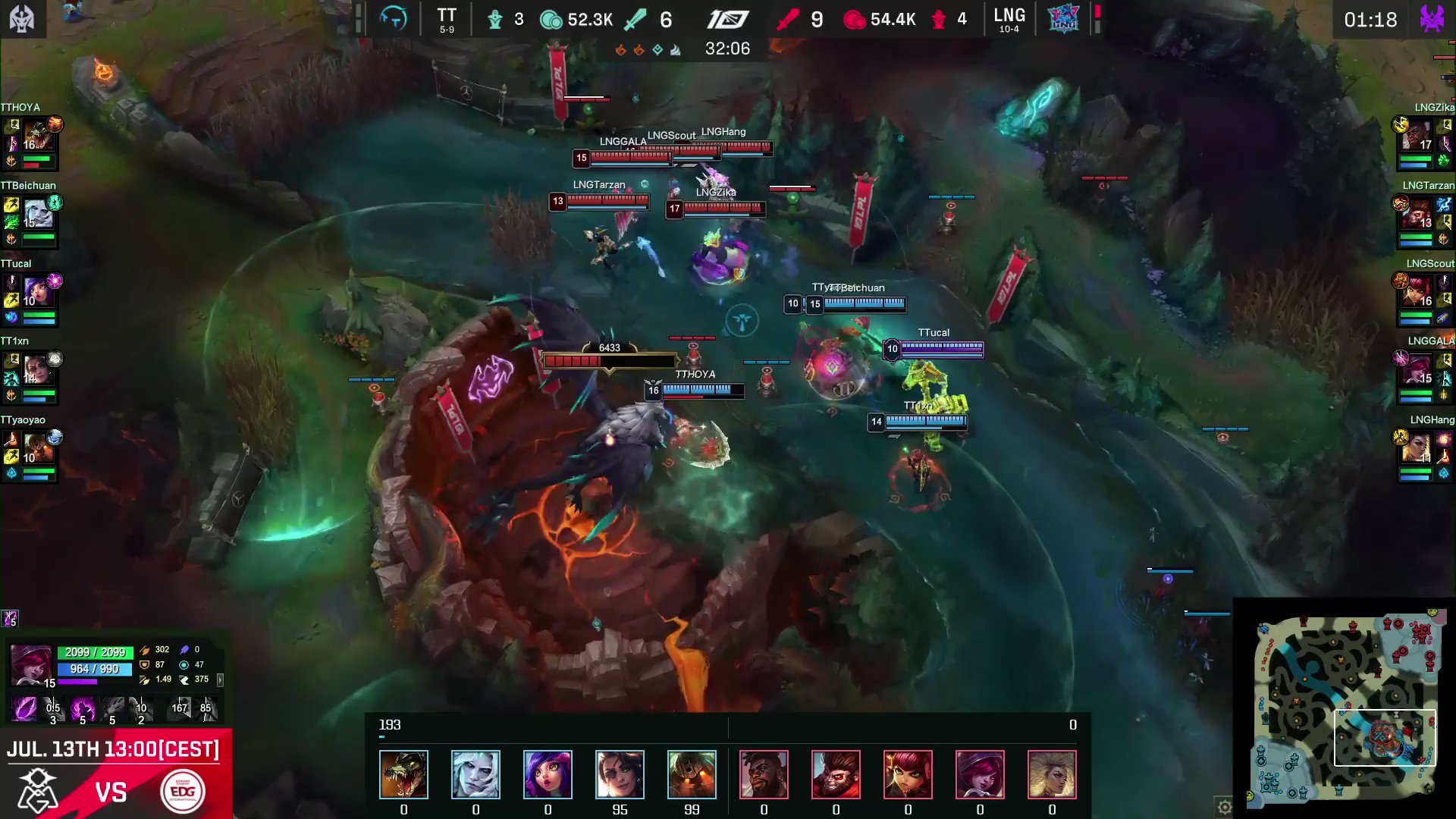Click the LNG kills sword icon
The height and width of the screenshot is (819, 1456).
pyautogui.click(x=789, y=19)
